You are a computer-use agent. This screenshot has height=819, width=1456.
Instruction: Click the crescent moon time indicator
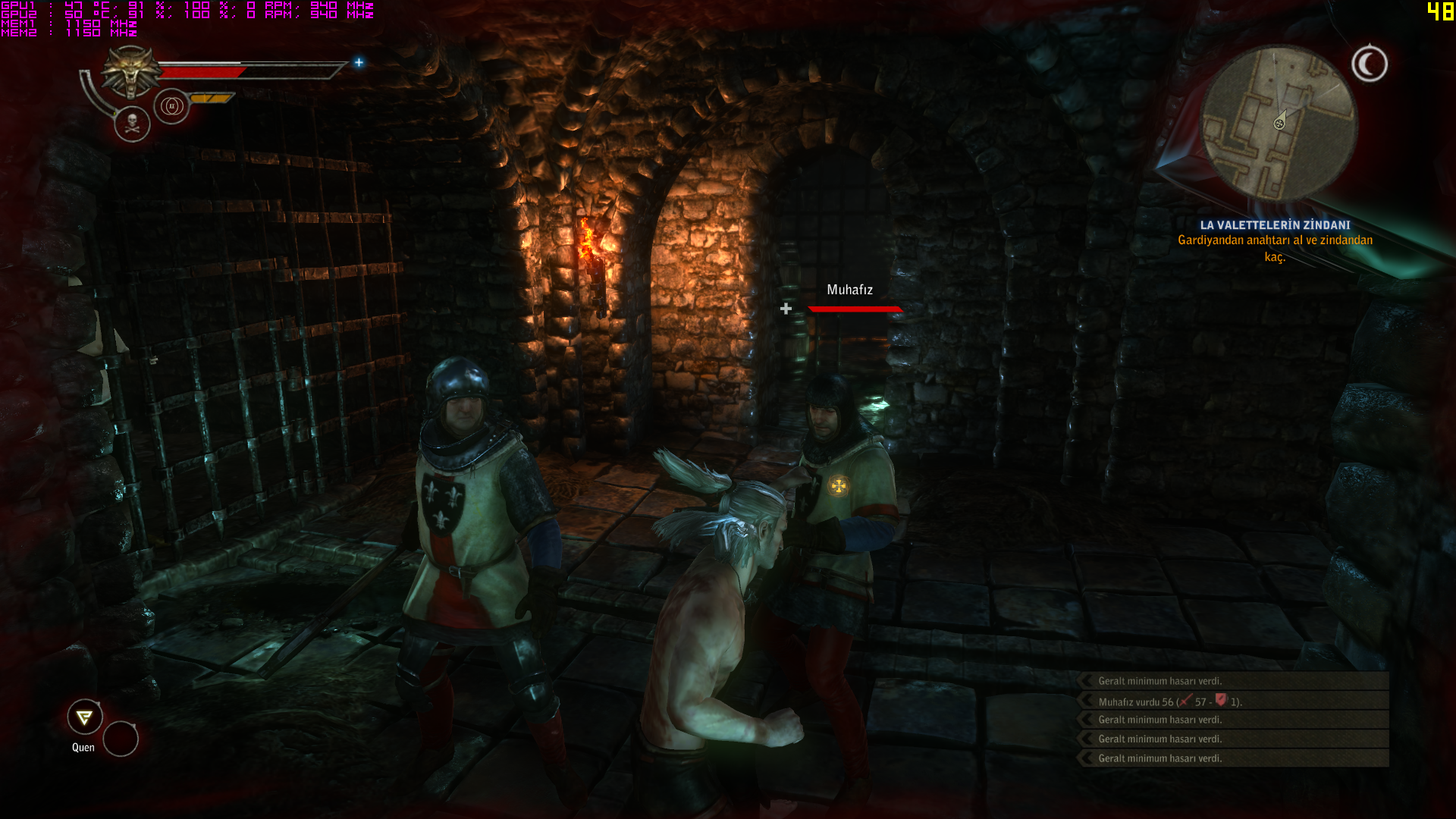[1369, 64]
